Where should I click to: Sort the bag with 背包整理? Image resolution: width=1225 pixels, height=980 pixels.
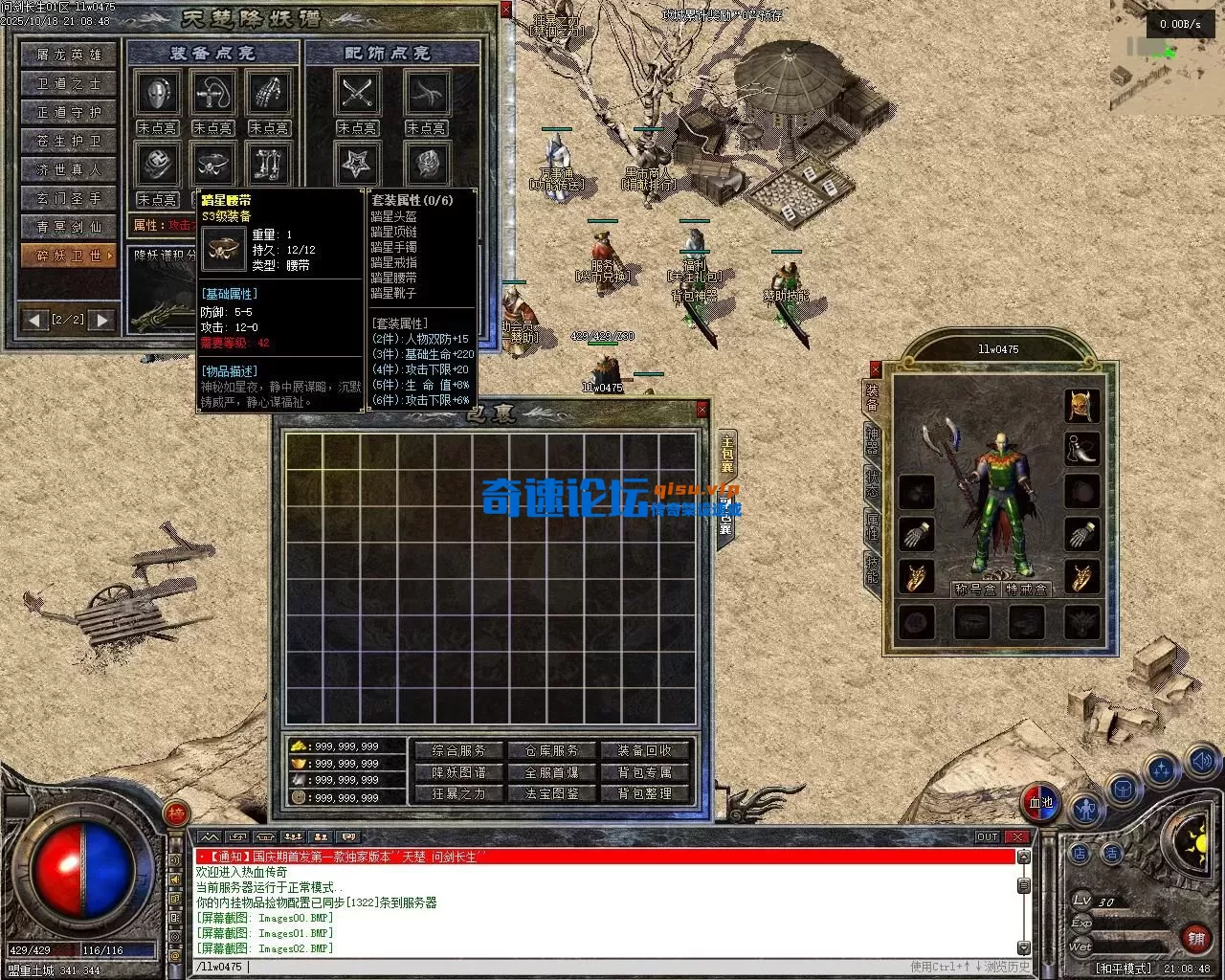645,793
